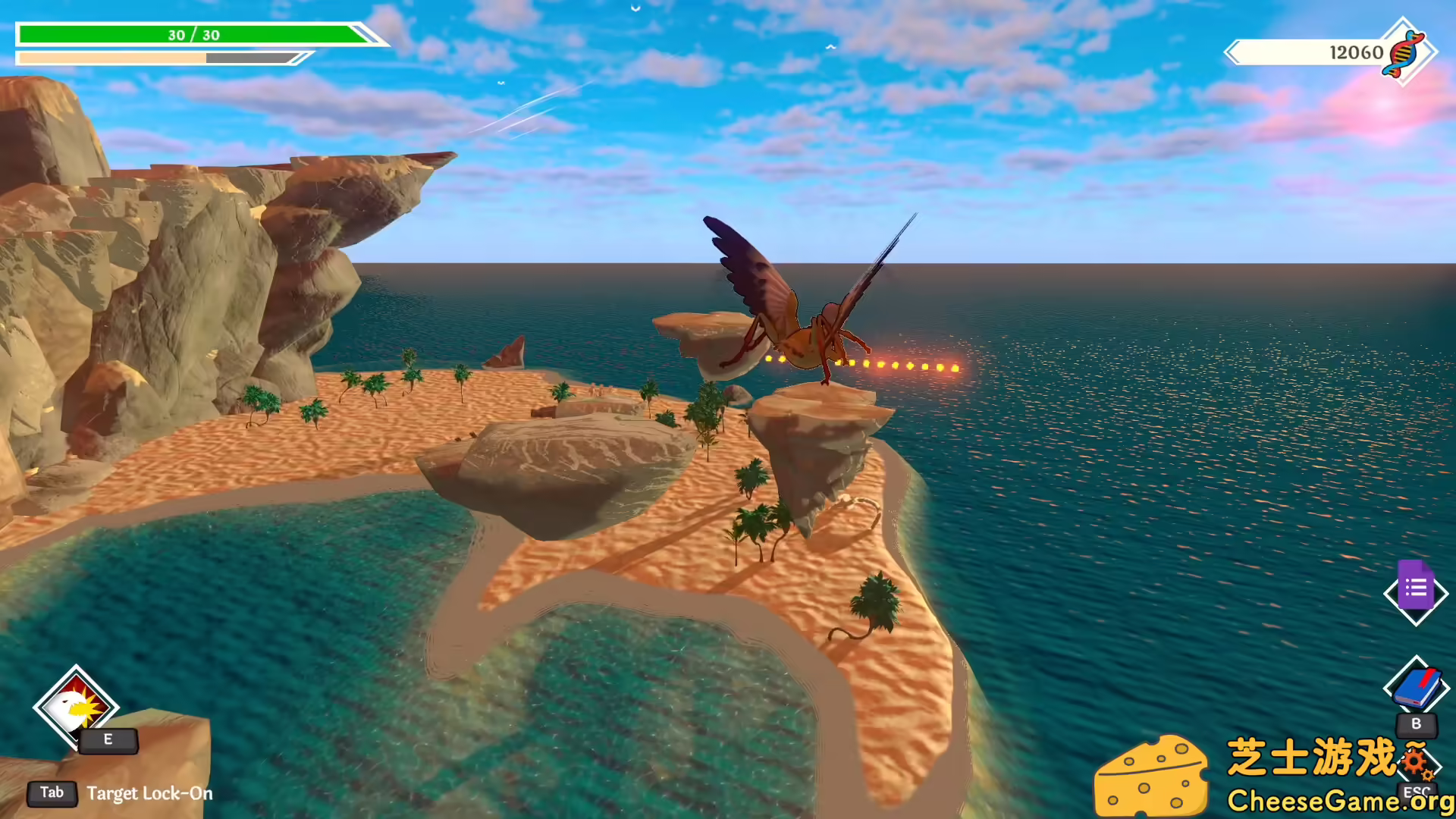
Task: Activate the eagle attack ability icon
Action: [x=75, y=707]
